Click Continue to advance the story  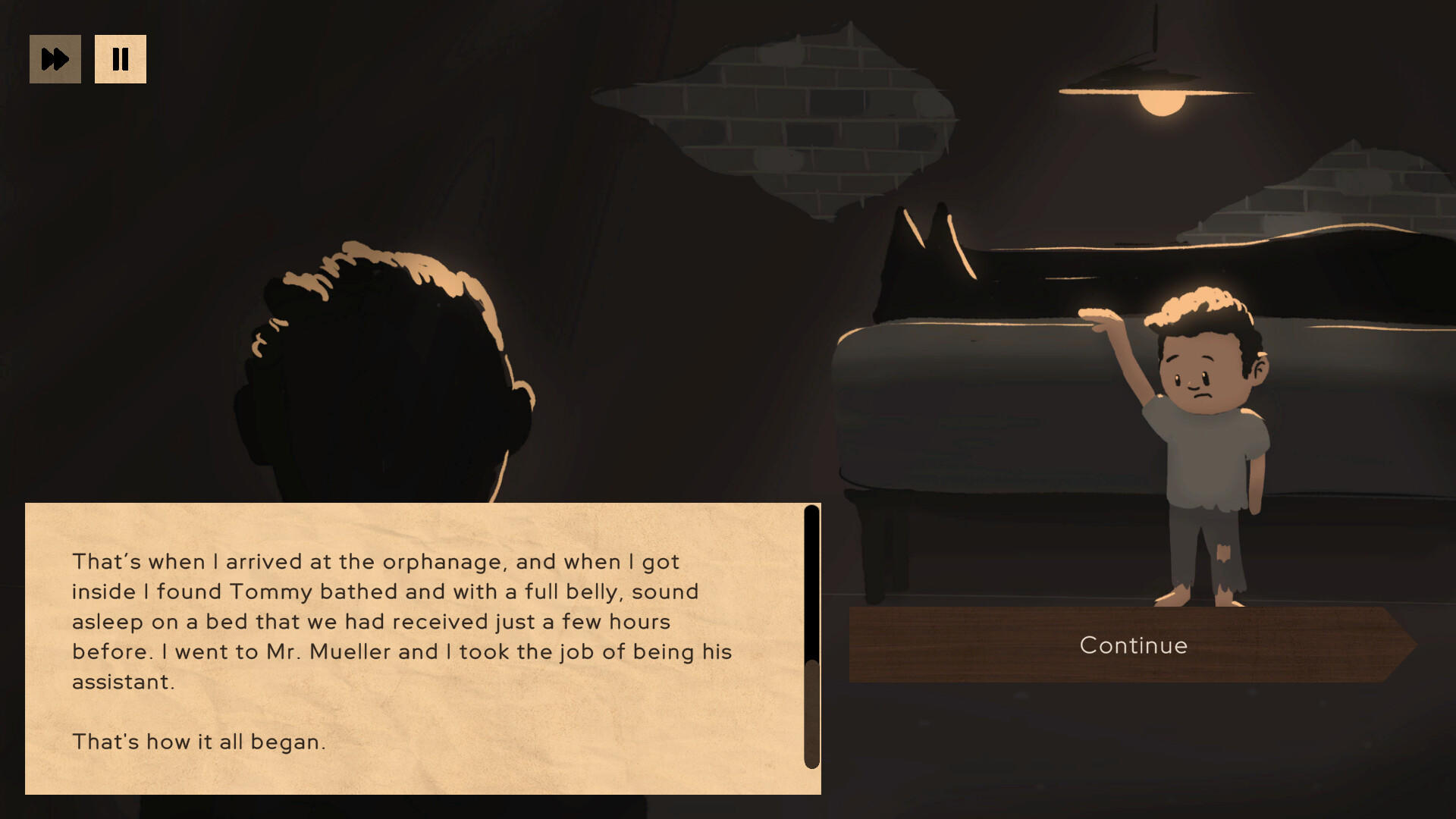tap(1133, 645)
